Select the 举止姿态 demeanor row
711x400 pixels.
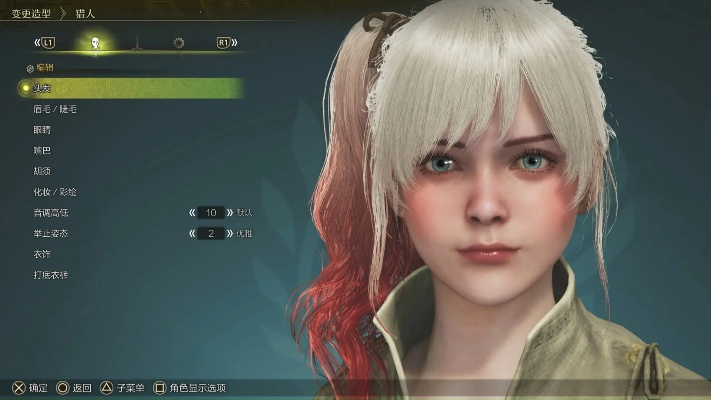tap(50, 233)
